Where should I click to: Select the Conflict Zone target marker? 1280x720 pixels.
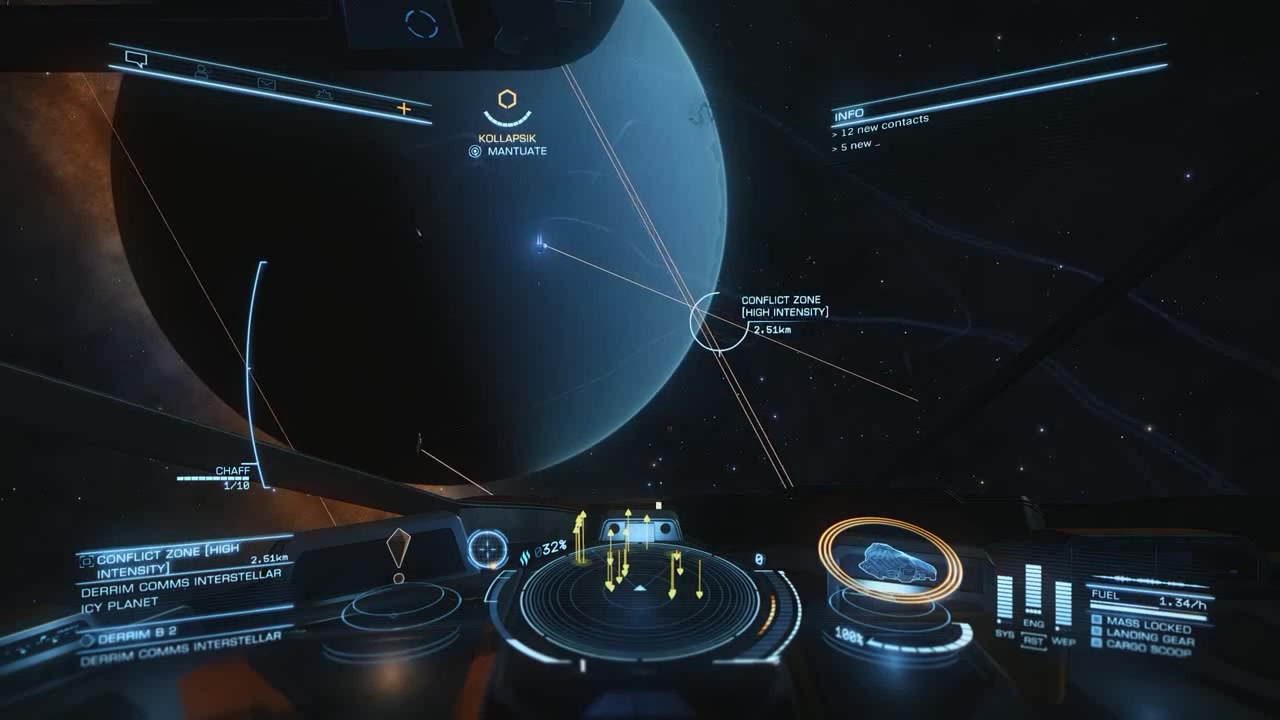coord(718,322)
